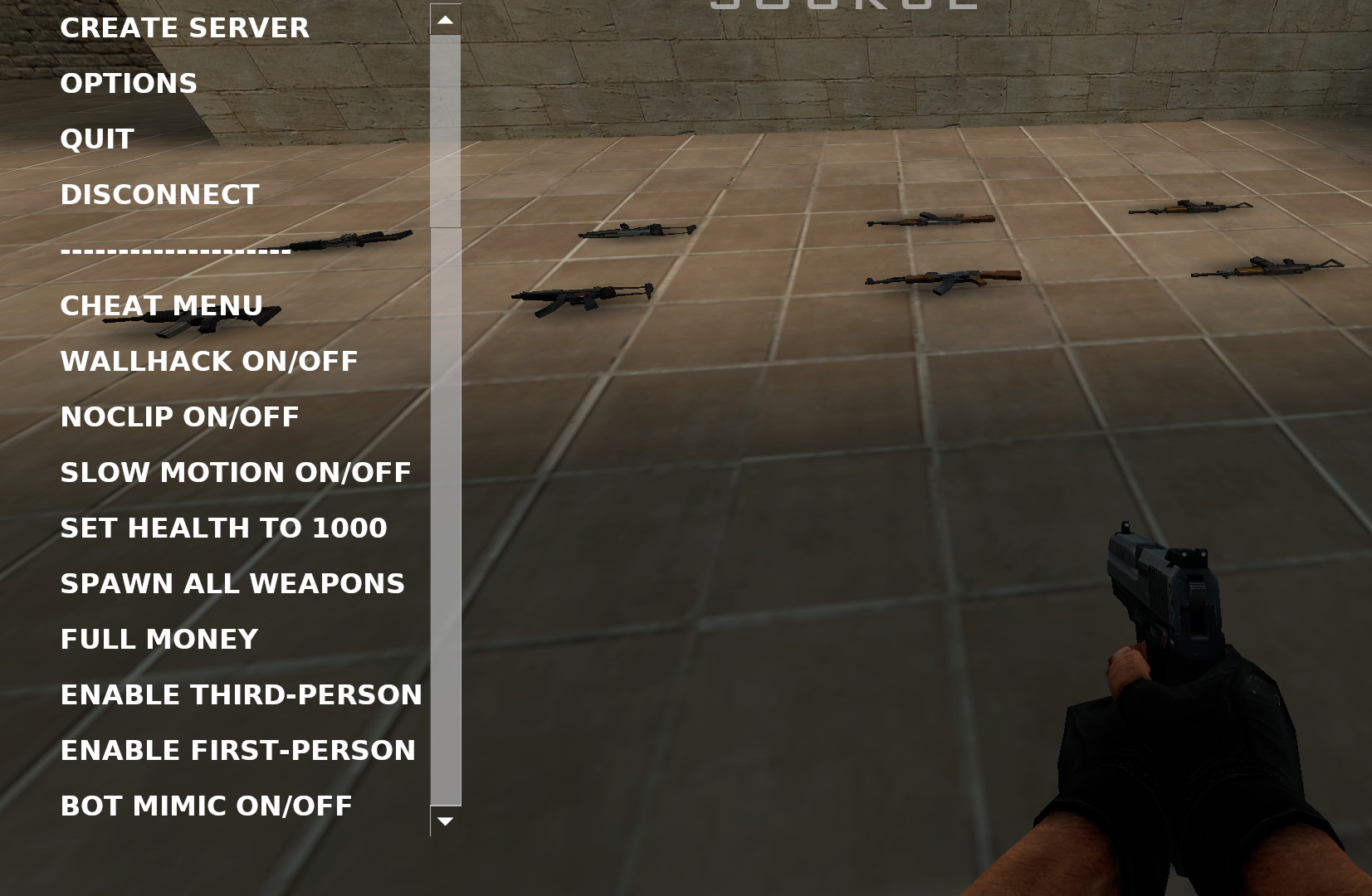Enable first-person view
The height and width of the screenshot is (896, 1372).
(237, 750)
